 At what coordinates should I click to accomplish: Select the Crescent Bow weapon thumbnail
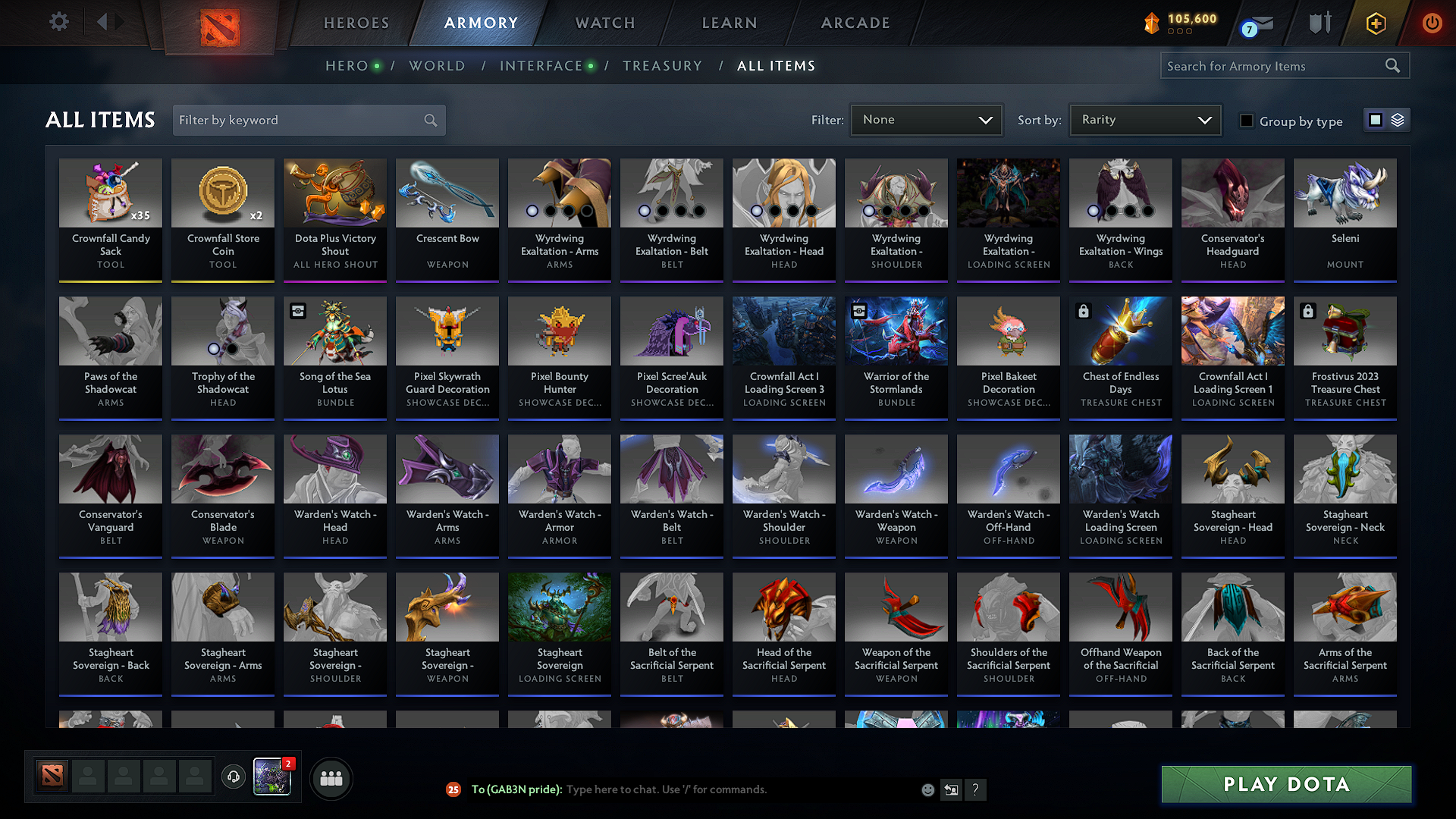point(447,193)
